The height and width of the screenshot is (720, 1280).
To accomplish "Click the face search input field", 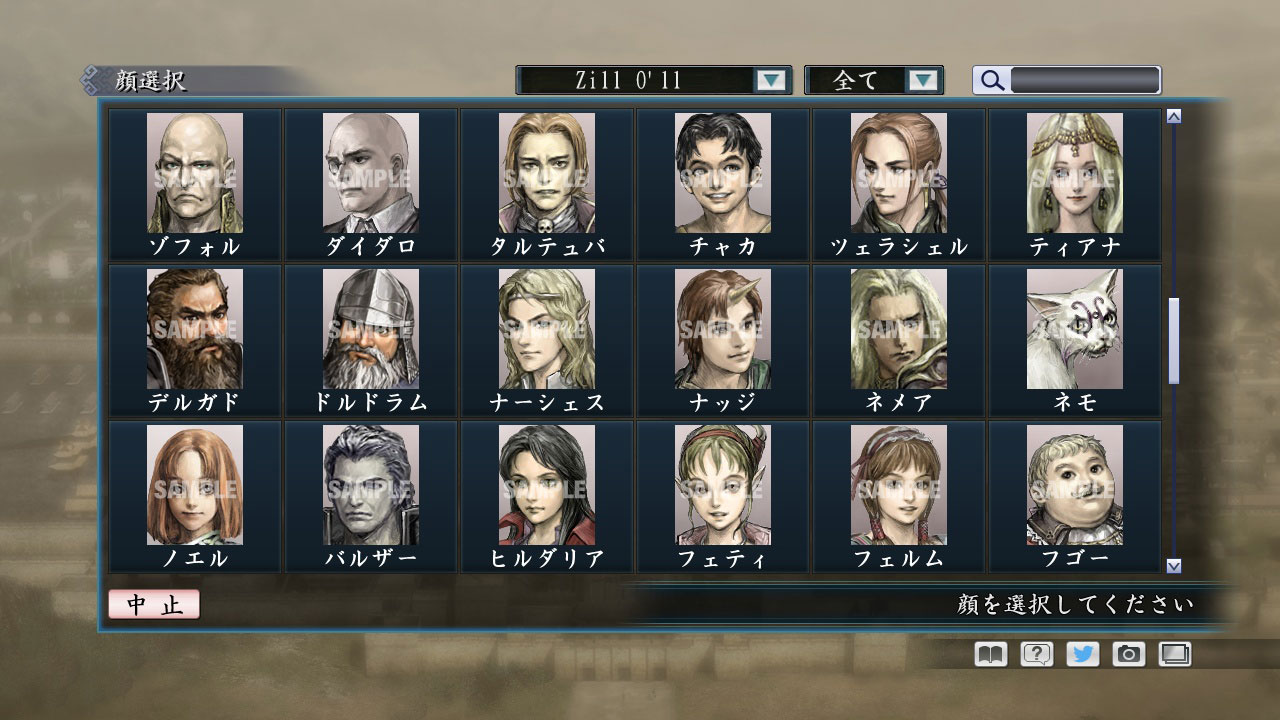I will click(x=1084, y=80).
